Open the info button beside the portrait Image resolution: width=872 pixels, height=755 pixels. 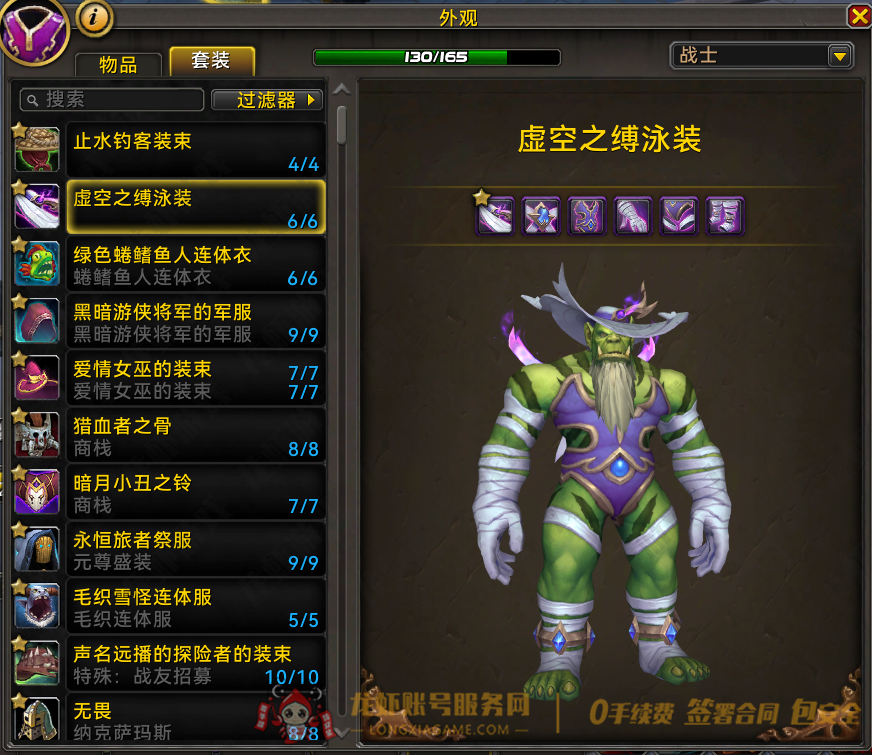[x=93, y=17]
